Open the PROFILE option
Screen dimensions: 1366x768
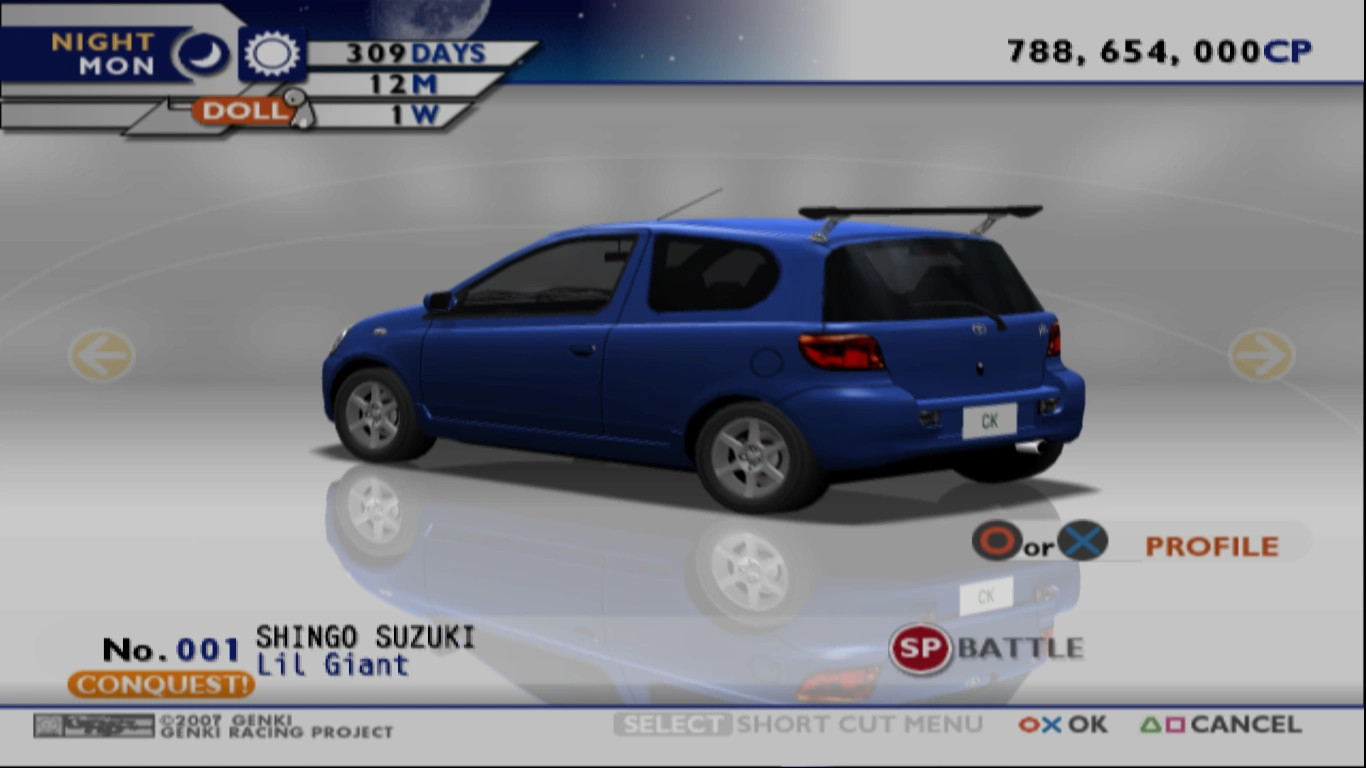point(1211,545)
